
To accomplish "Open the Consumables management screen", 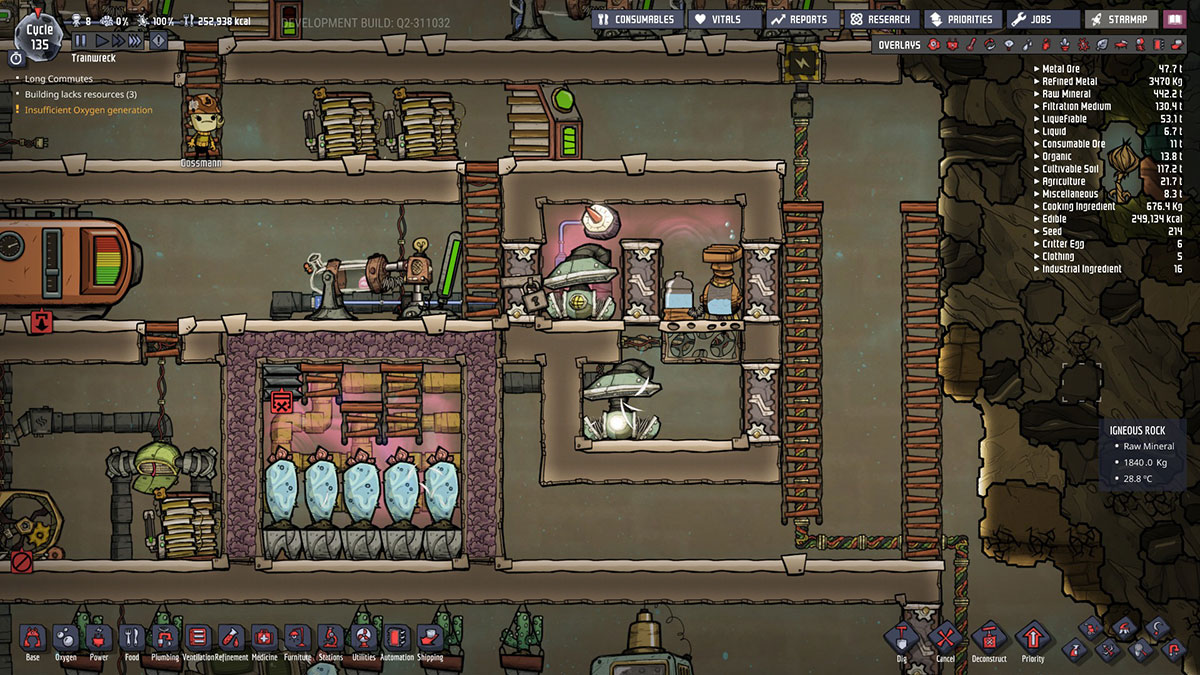I will click(637, 19).
